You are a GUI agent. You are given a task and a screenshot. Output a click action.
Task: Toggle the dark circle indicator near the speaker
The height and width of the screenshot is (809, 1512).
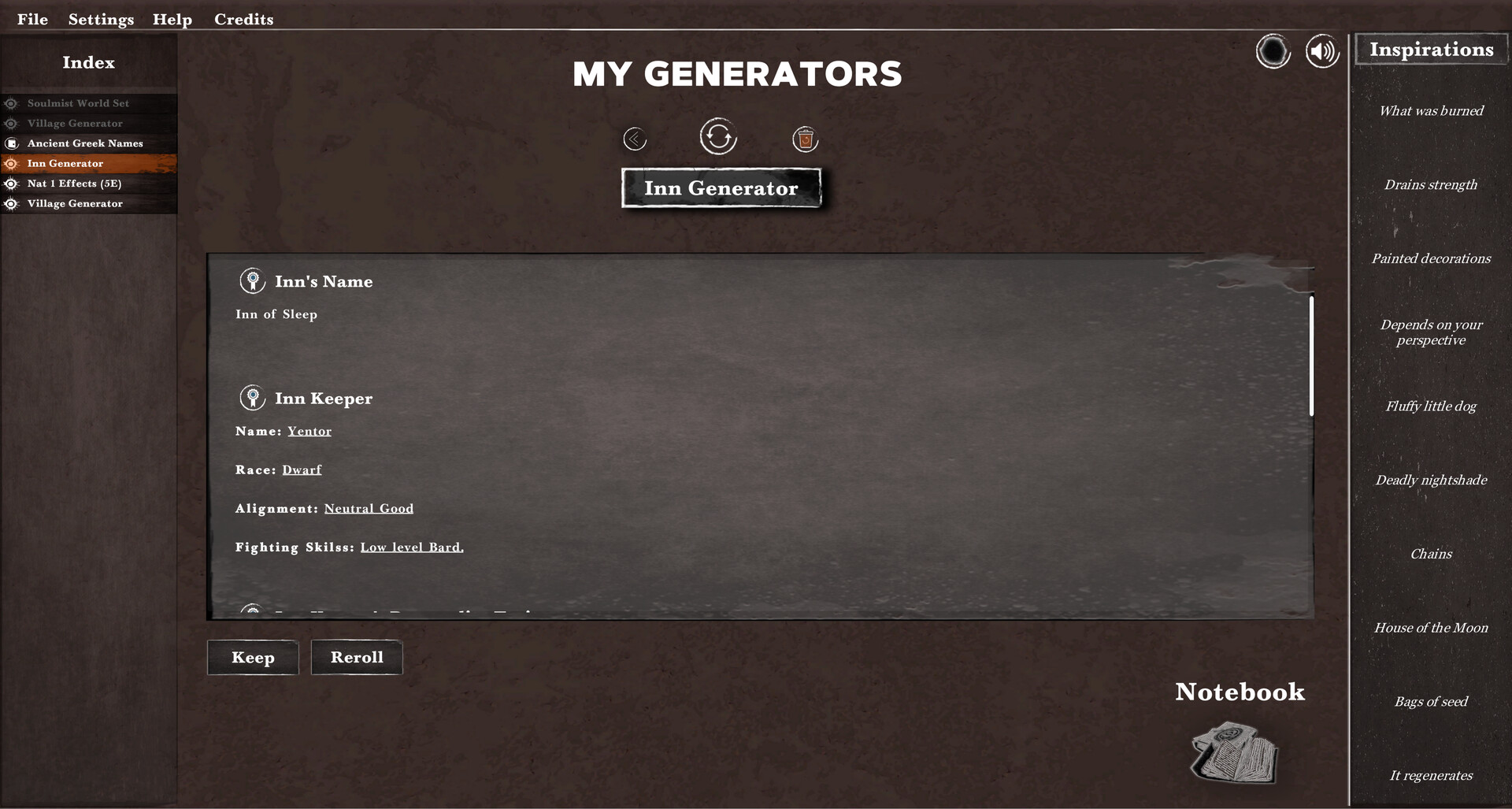tap(1273, 50)
